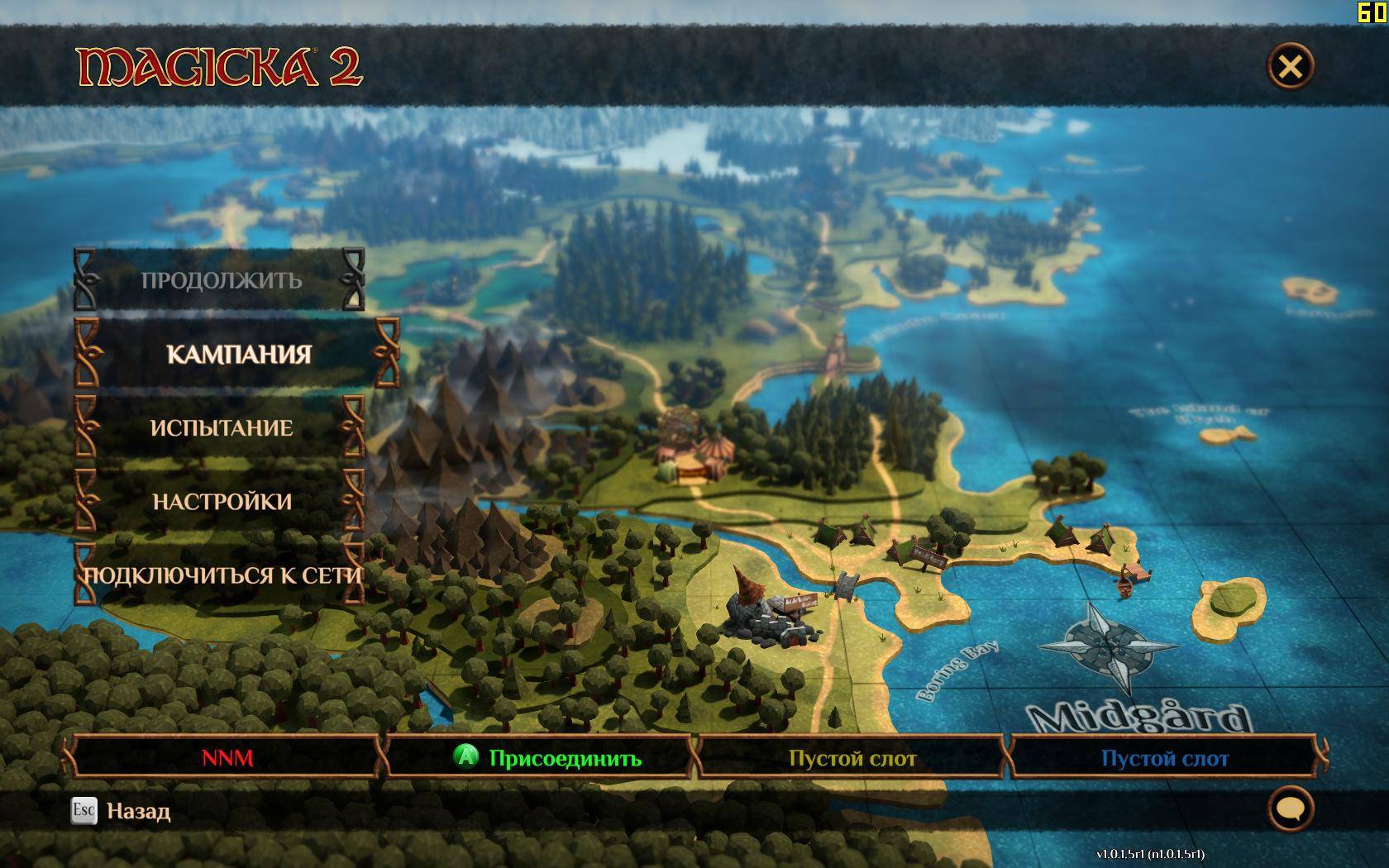
Task: Close the menu with the X button
Action: pyautogui.click(x=1290, y=66)
